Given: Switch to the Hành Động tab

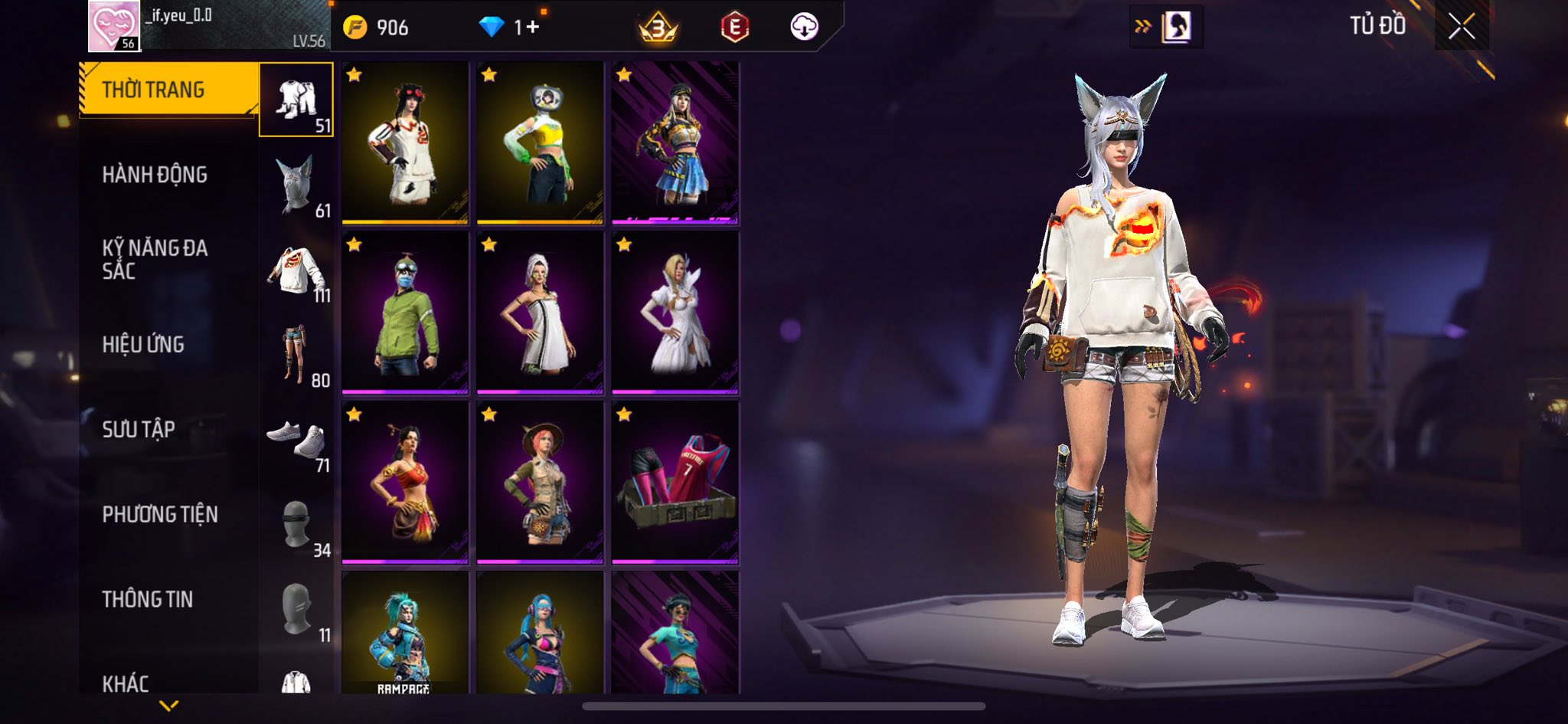Looking at the screenshot, I should (x=155, y=175).
